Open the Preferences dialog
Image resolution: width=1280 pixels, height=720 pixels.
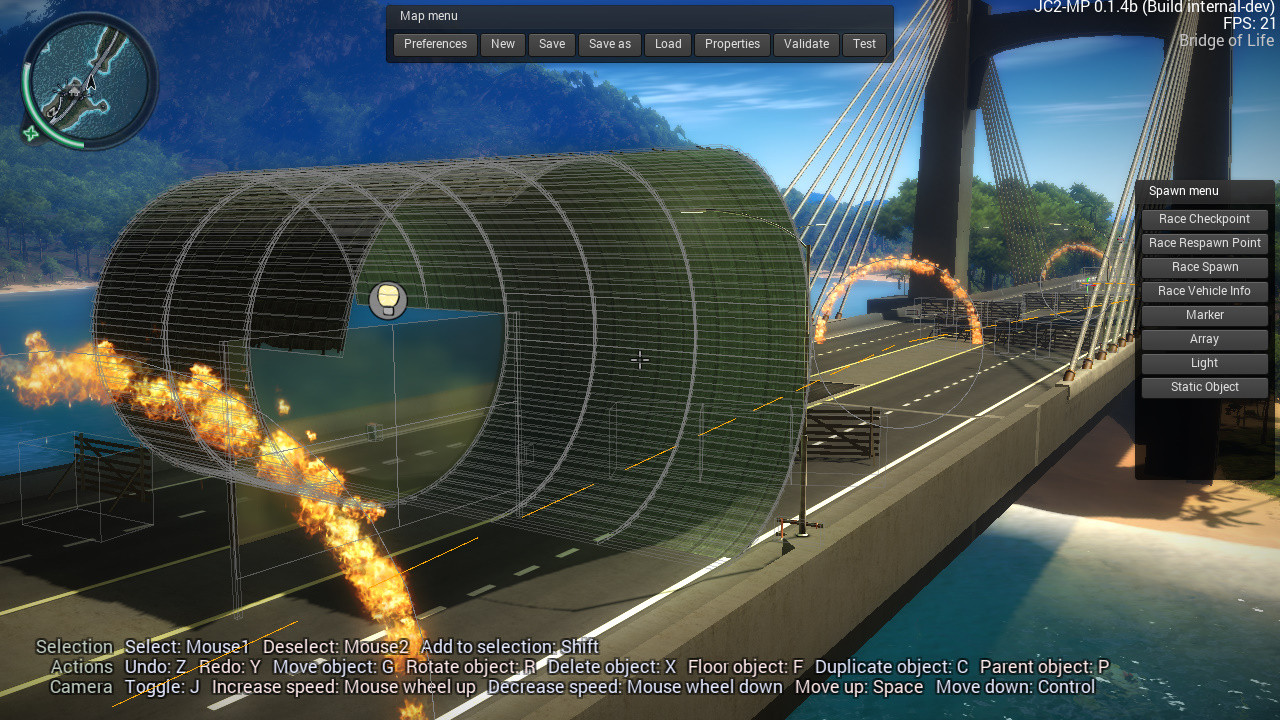pos(435,44)
